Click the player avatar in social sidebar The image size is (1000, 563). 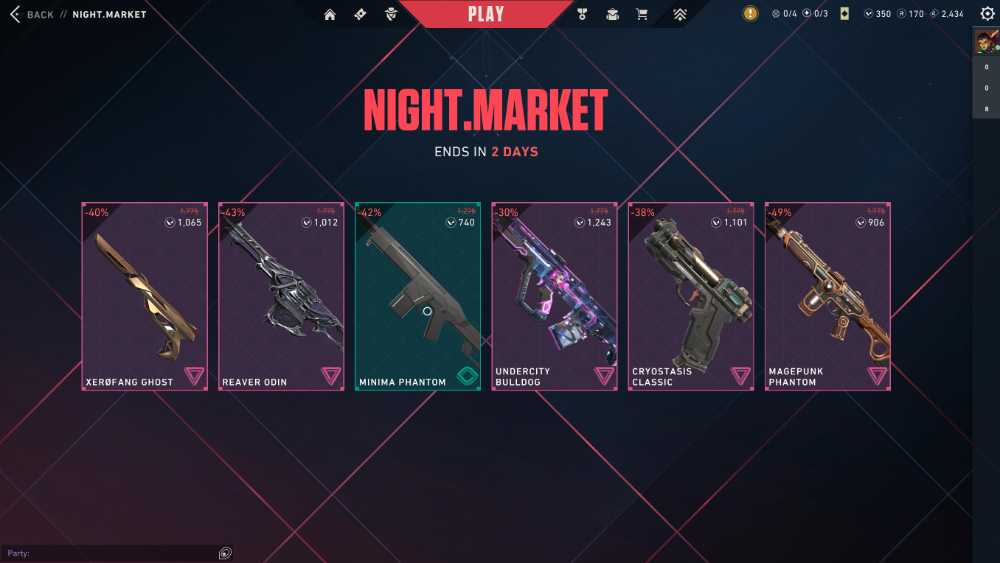coord(985,43)
